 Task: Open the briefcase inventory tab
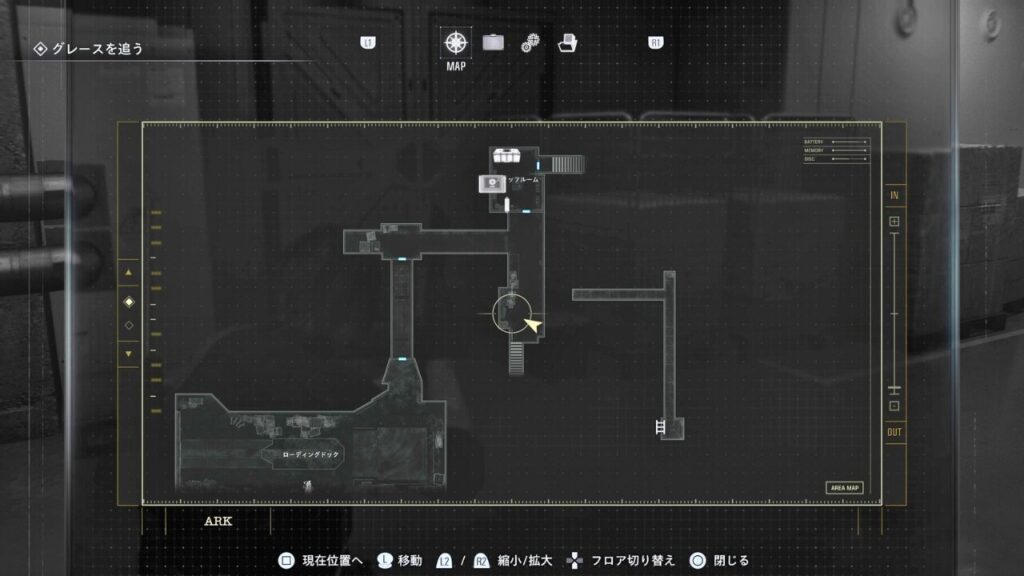[493, 43]
